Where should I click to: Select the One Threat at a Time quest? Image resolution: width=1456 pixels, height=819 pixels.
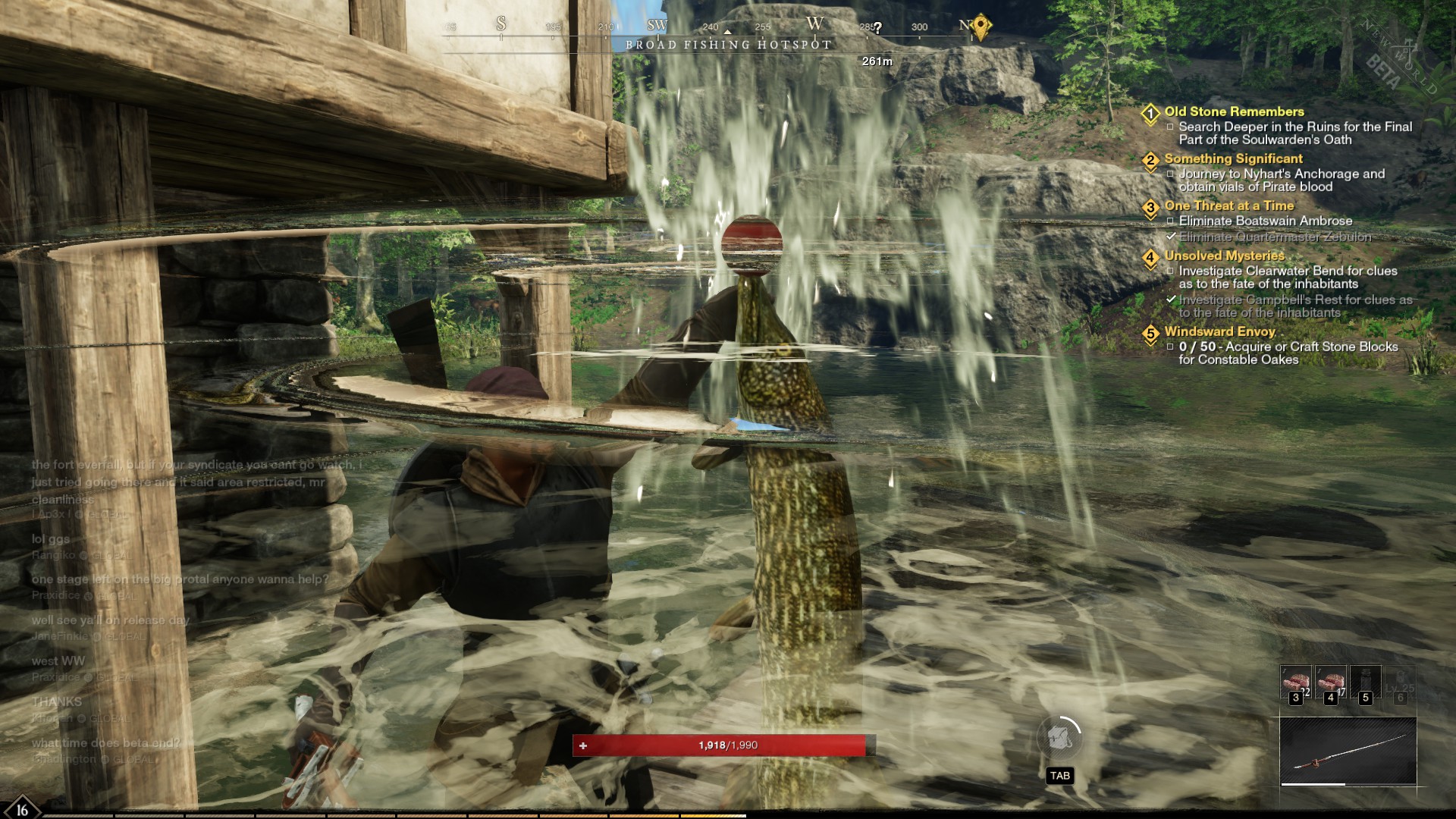[1228, 206]
